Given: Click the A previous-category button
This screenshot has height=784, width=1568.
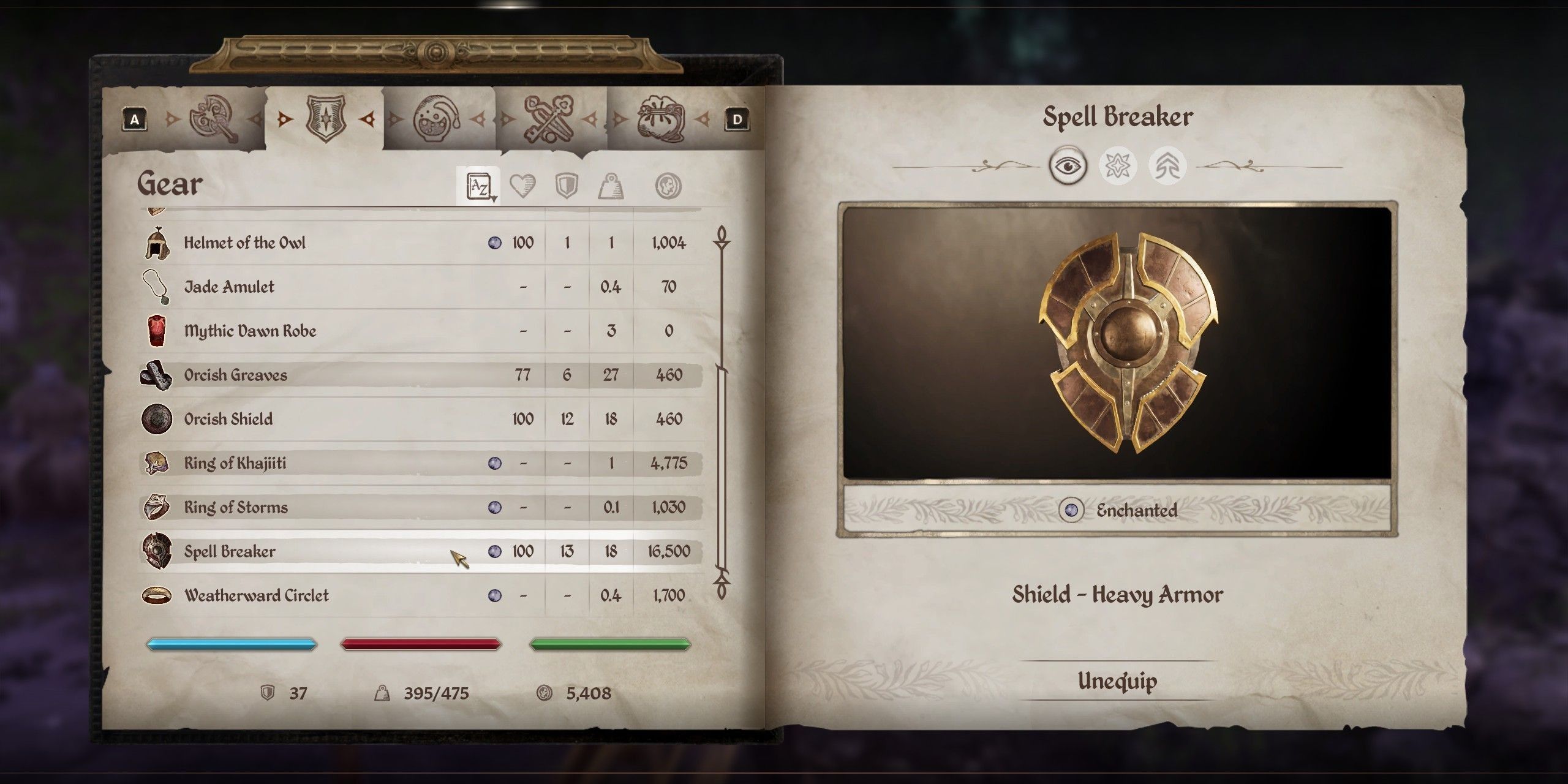Looking at the screenshot, I should (135, 118).
